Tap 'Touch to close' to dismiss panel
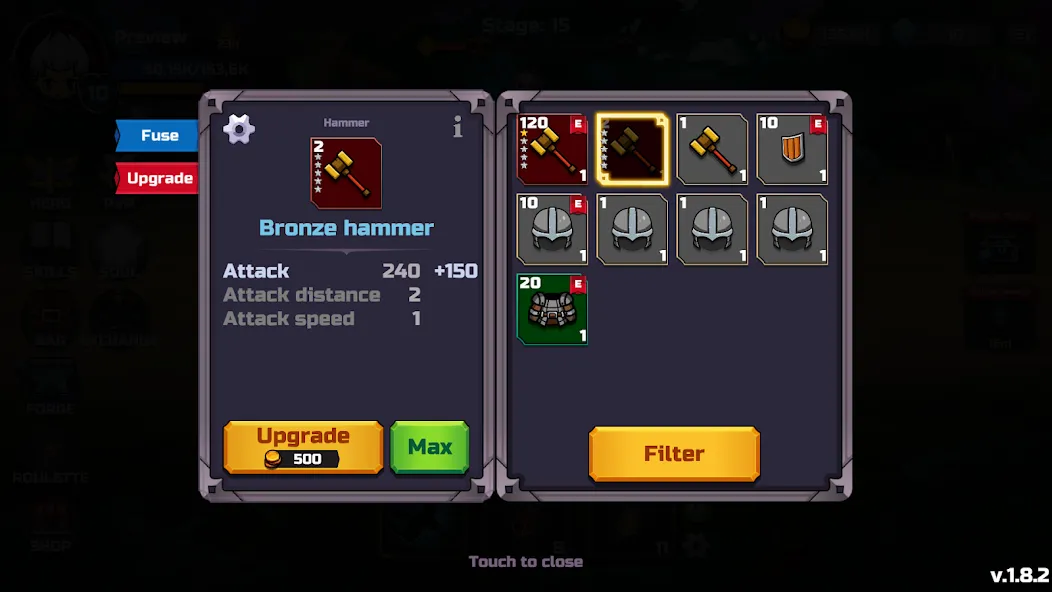This screenshot has height=592, width=1052. (x=526, y=562)
